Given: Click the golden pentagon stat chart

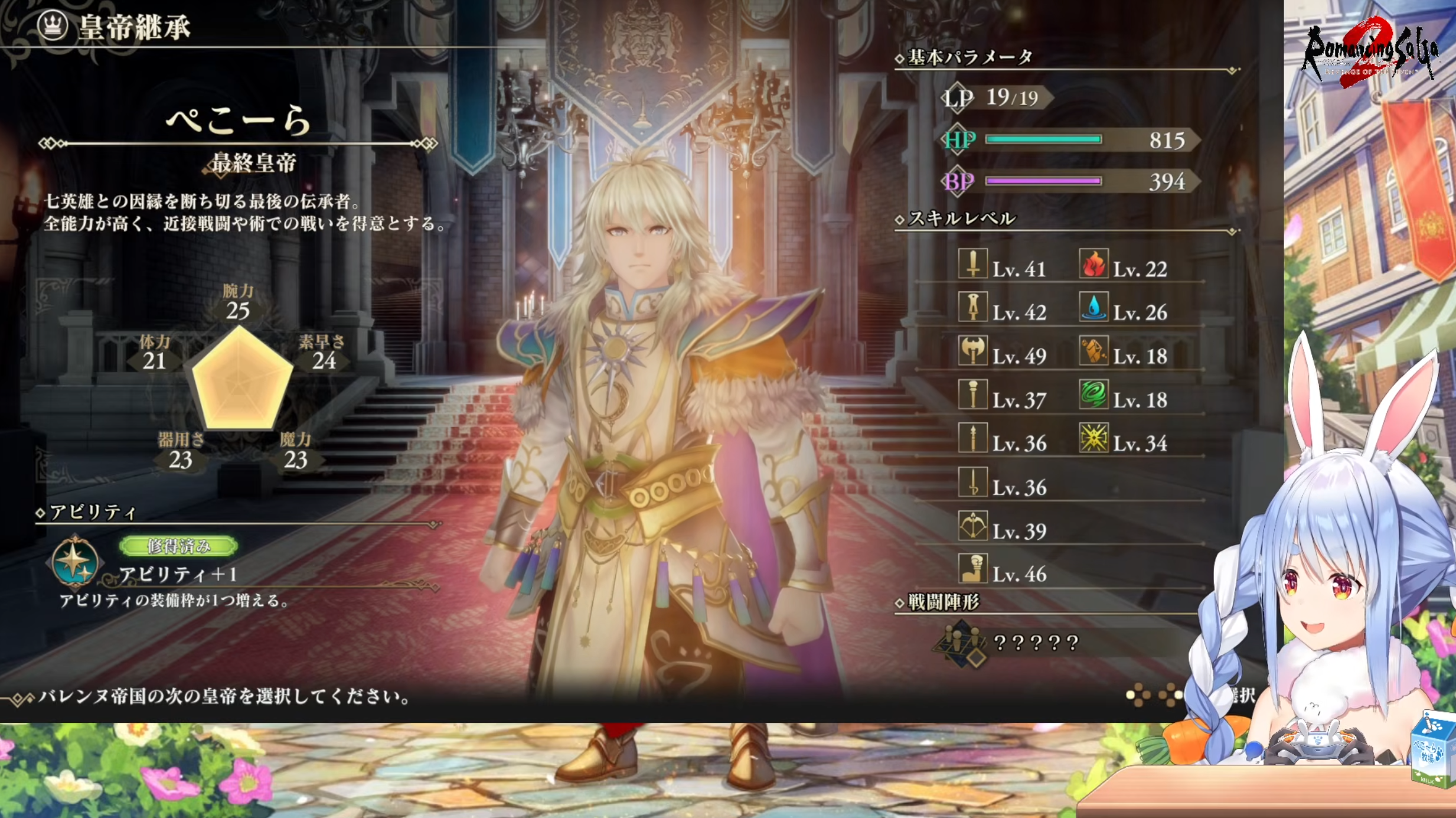Looking at the screenshot, I should [241, 379].
